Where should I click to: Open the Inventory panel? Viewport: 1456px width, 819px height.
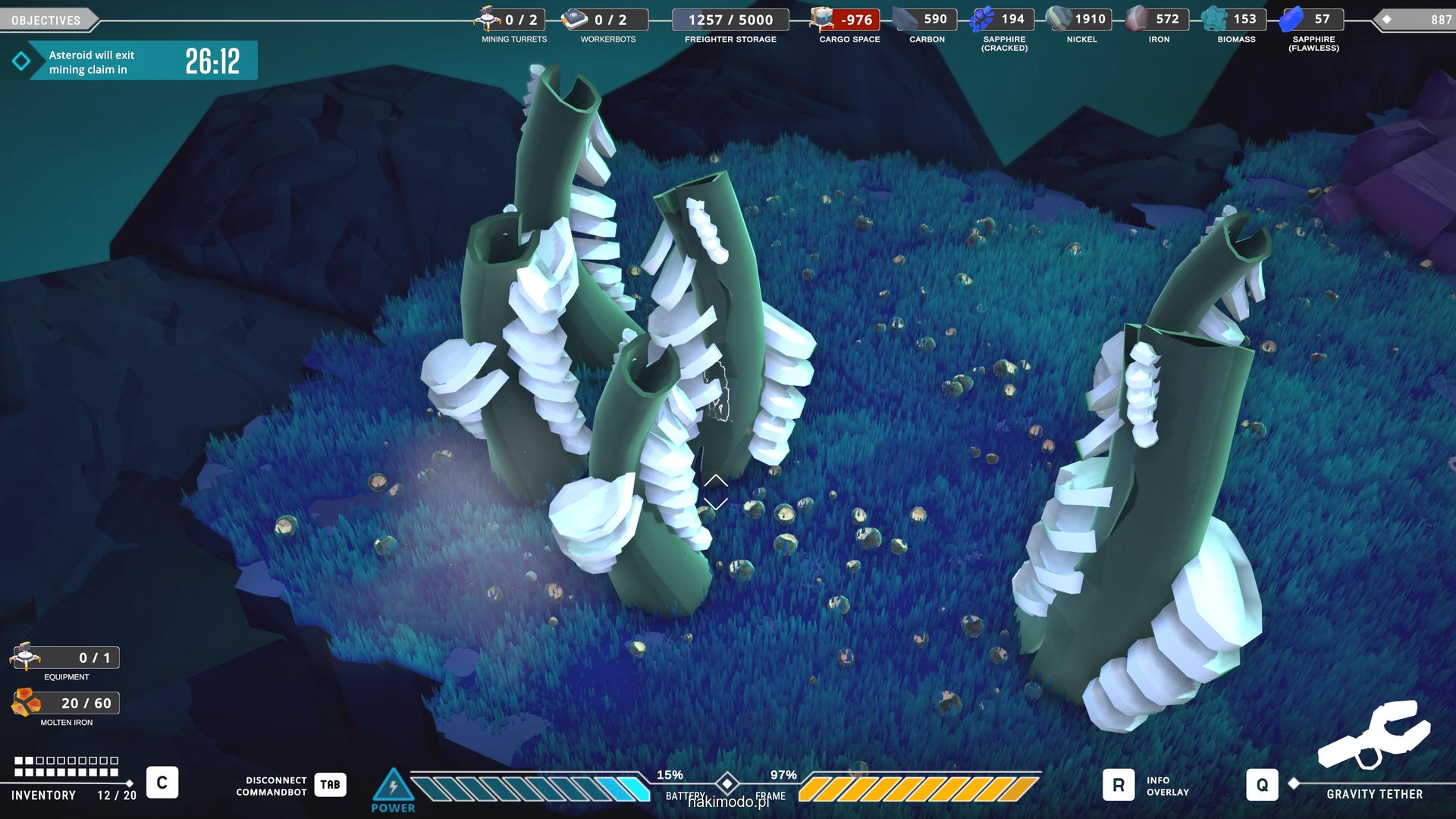(x=162, y=783)
